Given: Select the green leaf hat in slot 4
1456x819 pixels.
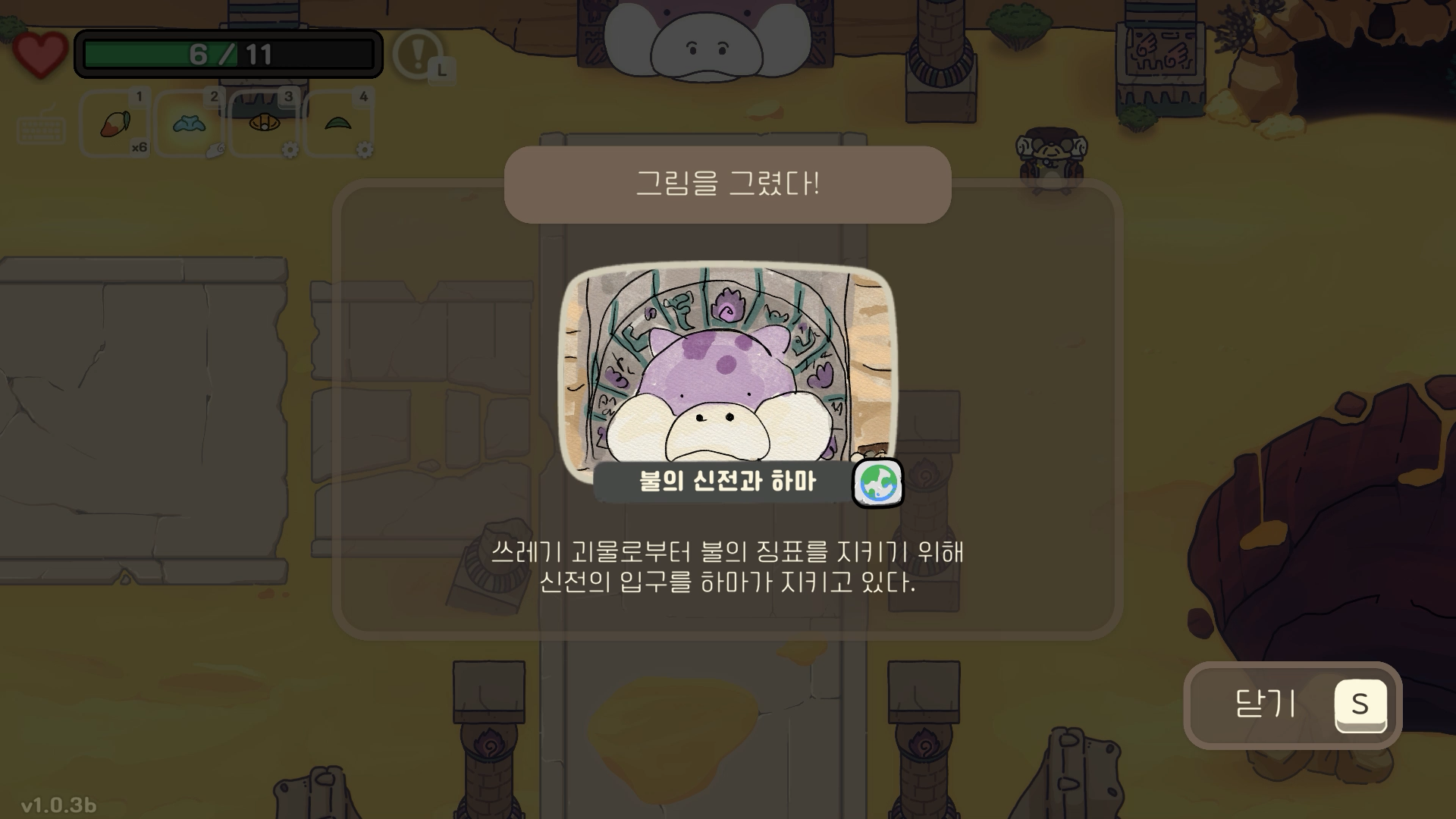Looking at the screenshot, I should click(x=338, y=121).
